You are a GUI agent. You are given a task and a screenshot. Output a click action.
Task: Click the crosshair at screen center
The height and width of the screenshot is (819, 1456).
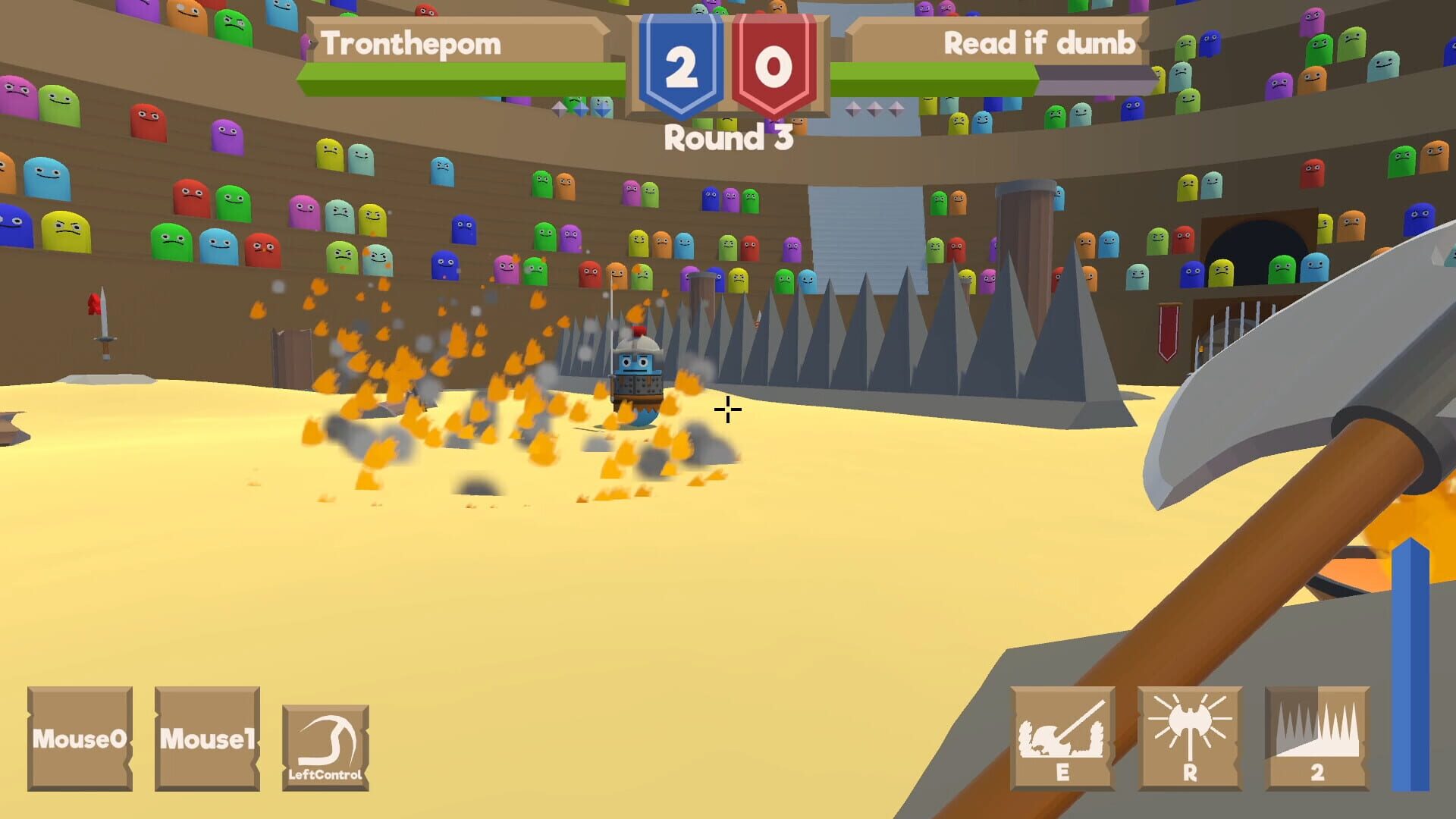click(x=726, y=410)
